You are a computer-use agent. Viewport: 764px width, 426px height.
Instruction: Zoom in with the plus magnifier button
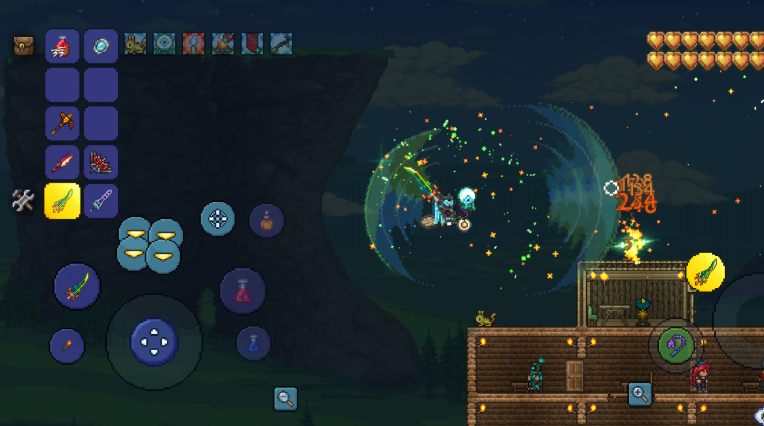(640, 394)
